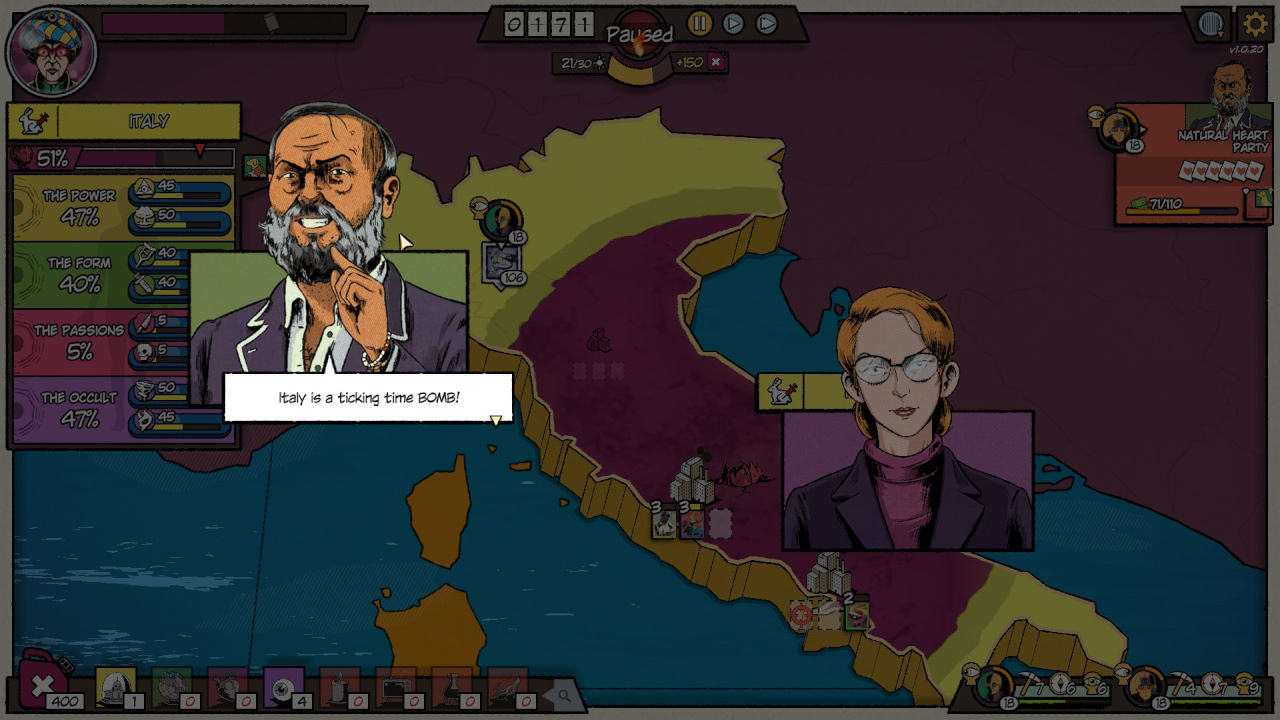Select the green globe card in toolbar
This screenshot has width=1280, height=720.
click(171, 687)
